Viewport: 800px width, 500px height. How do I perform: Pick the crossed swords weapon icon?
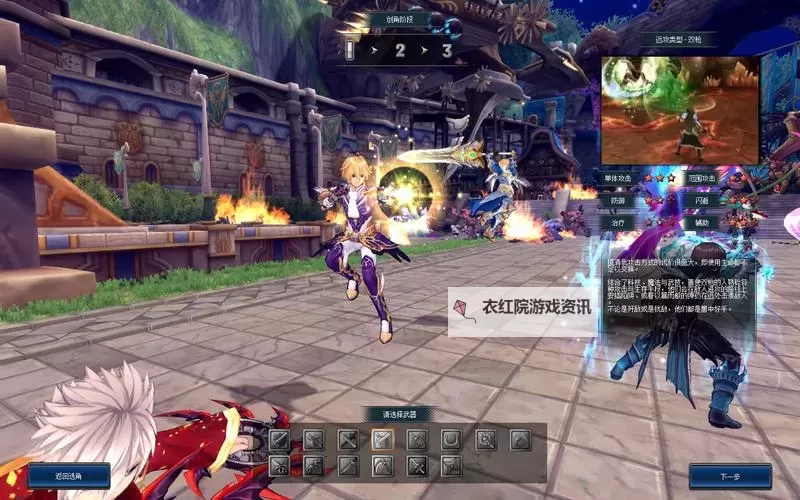[348, 439]
